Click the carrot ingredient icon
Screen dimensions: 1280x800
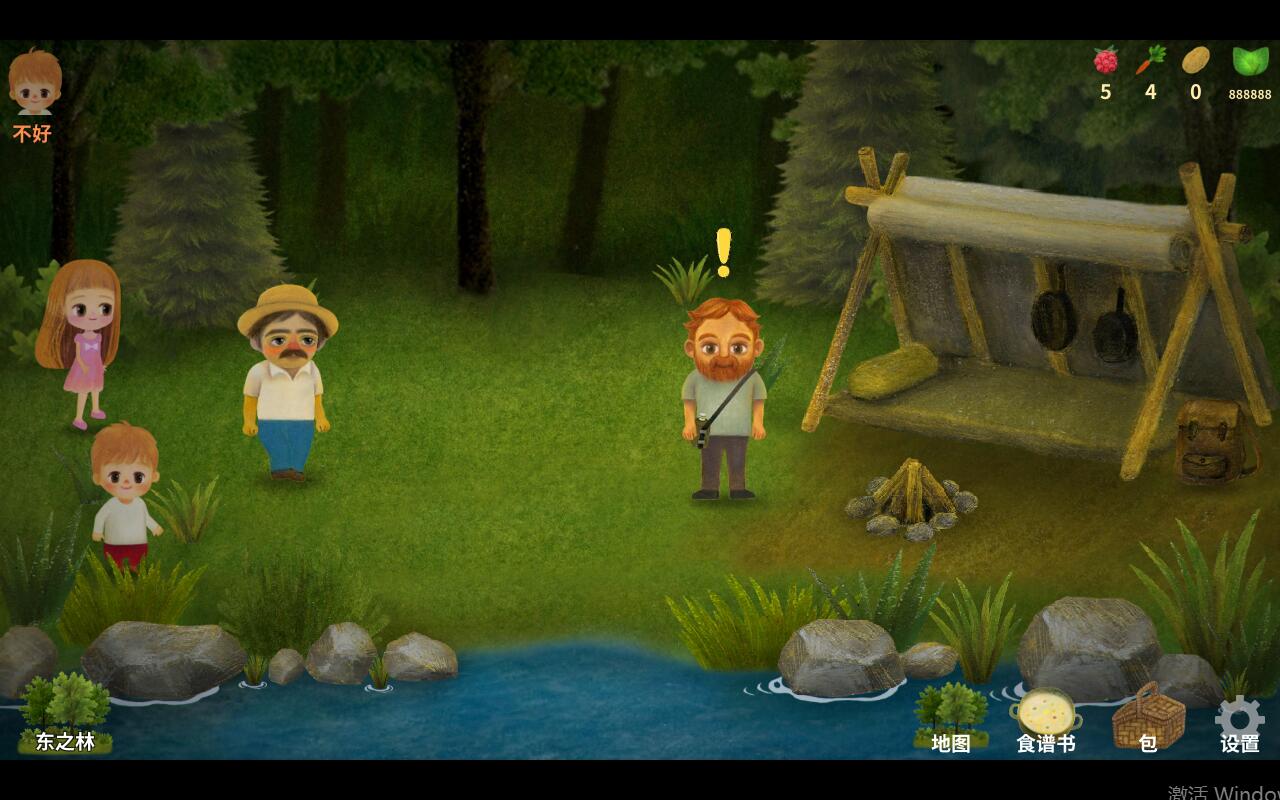[1148, 62]
